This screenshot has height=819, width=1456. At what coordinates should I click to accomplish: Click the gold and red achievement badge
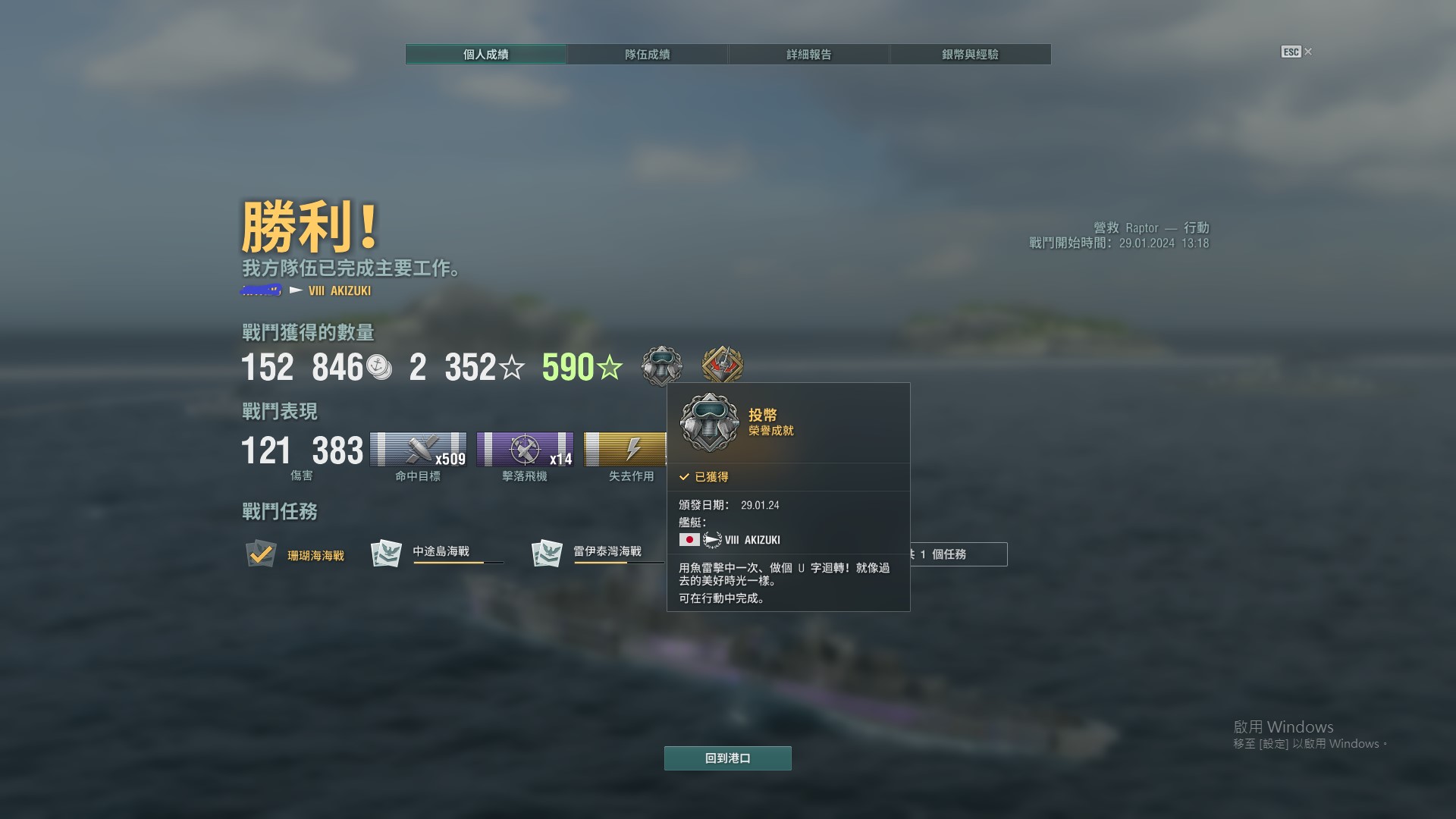722,366
